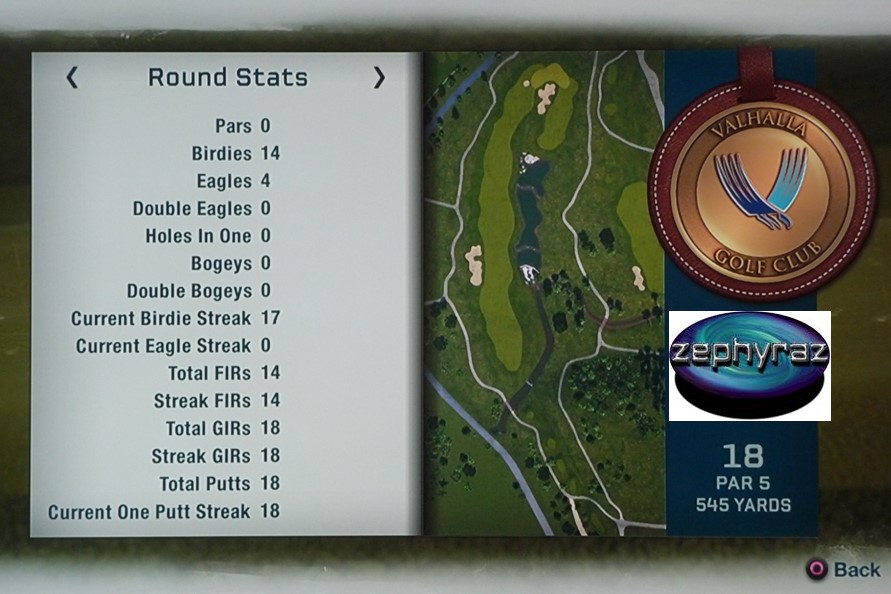891x594 pixels.
Task: Click the Back option
Action: coord(845,570)
